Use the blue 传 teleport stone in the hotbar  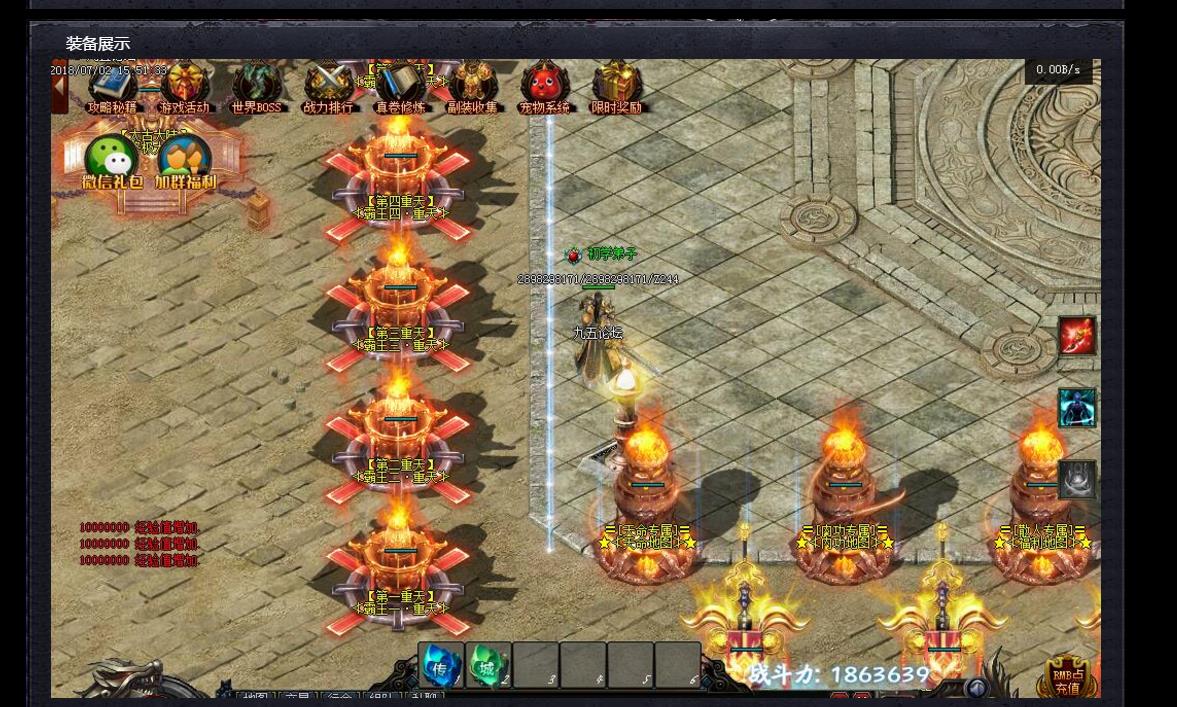440,666
